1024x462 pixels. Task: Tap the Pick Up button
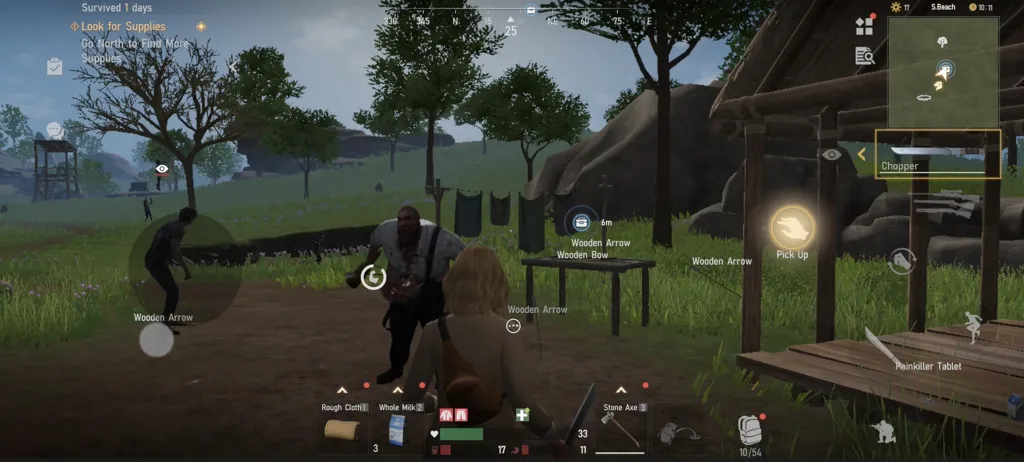(x=792, y=228)
